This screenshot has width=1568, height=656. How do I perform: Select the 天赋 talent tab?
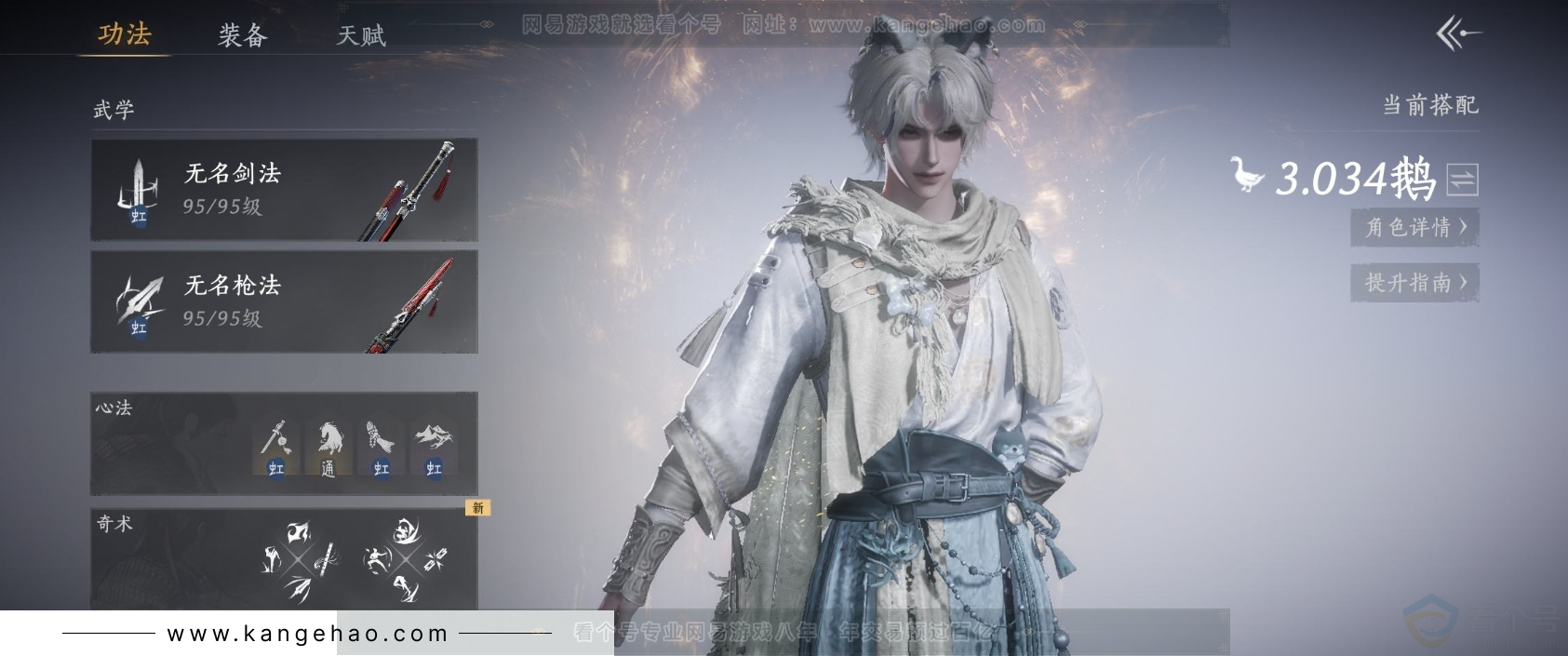click(x=360, y=35)
